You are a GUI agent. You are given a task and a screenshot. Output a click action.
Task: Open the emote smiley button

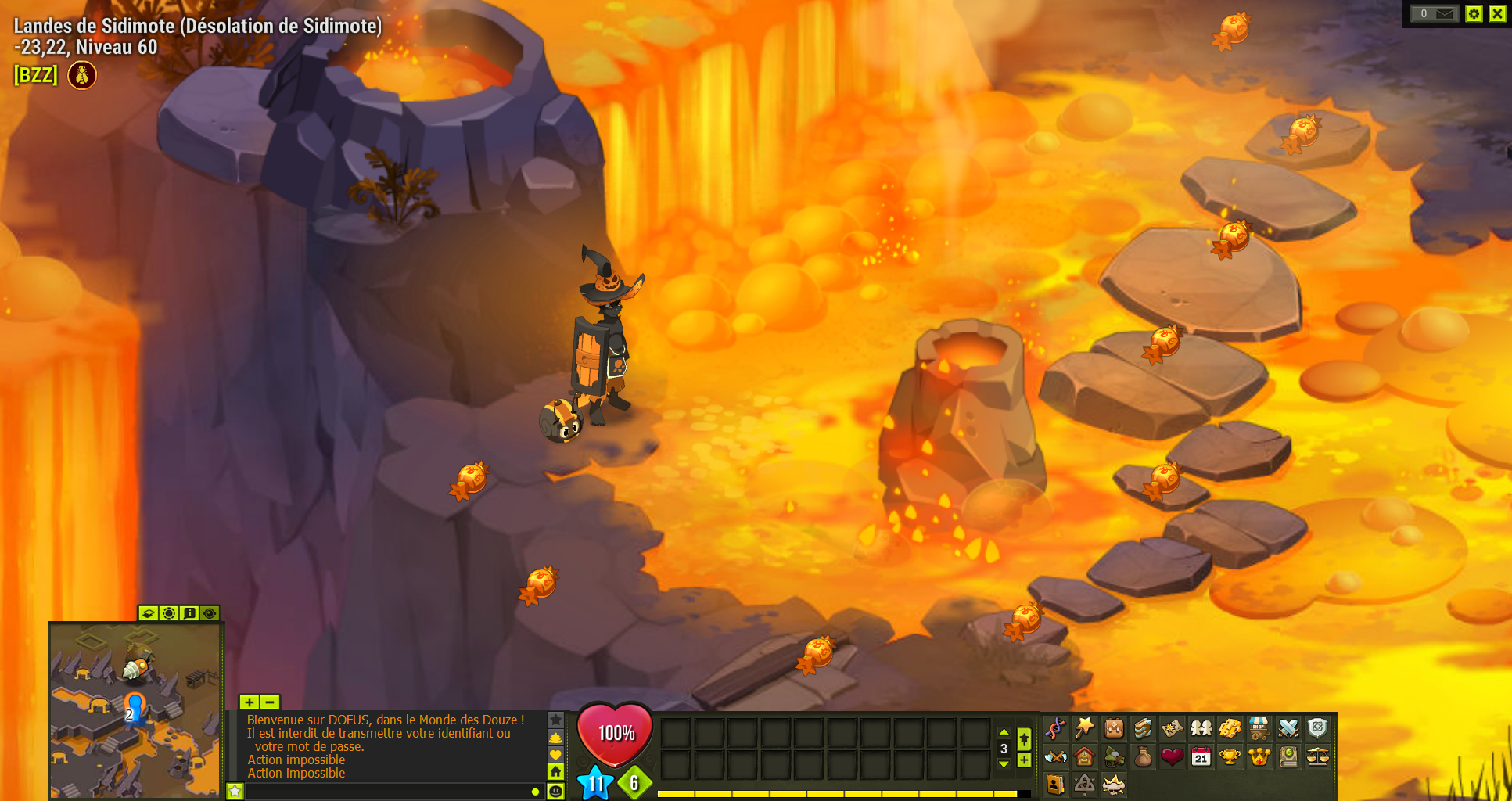click(x=555, y=791)
